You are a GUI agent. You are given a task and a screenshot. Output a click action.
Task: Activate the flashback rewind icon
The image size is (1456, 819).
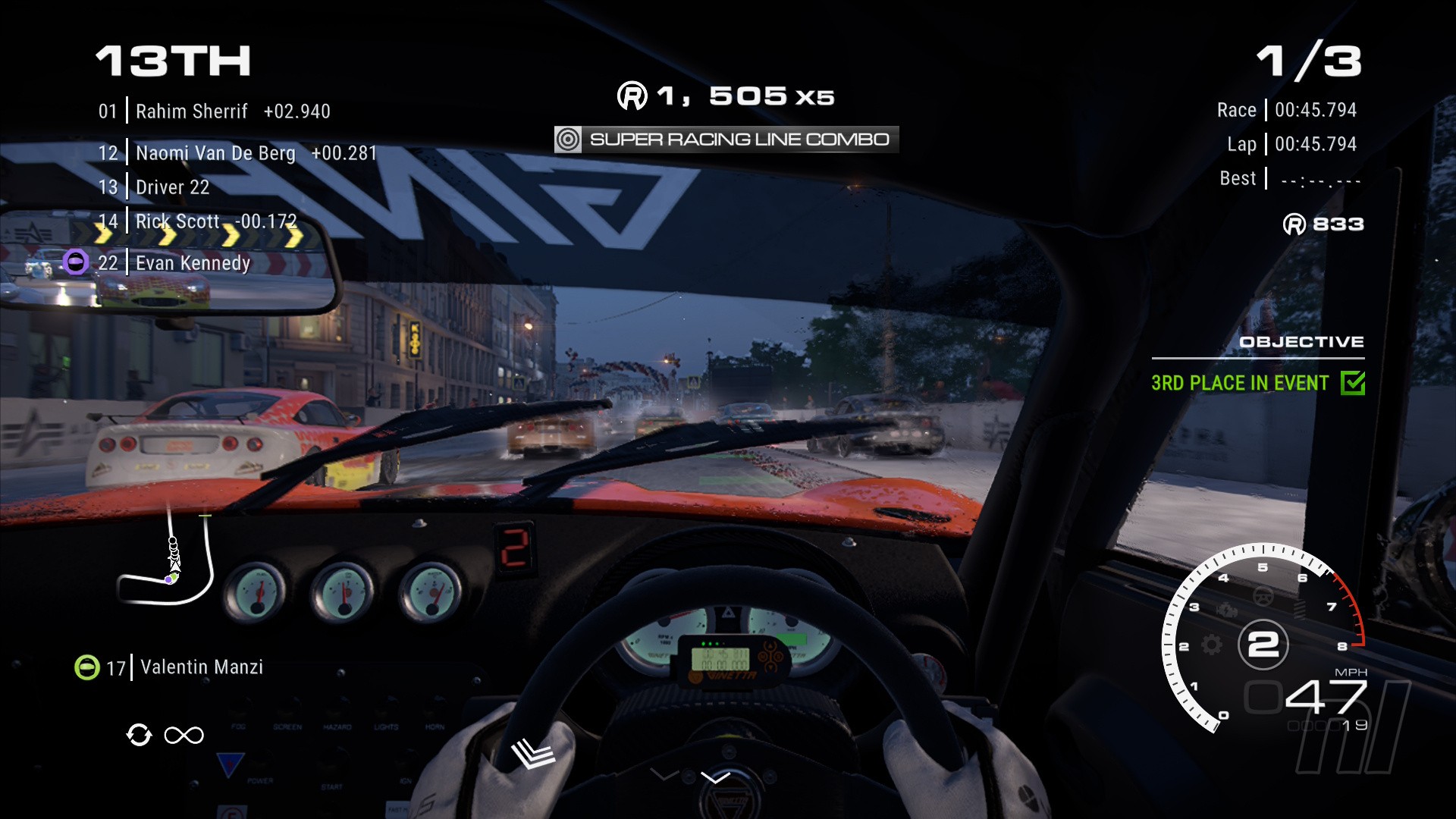[x=139, y=735]
